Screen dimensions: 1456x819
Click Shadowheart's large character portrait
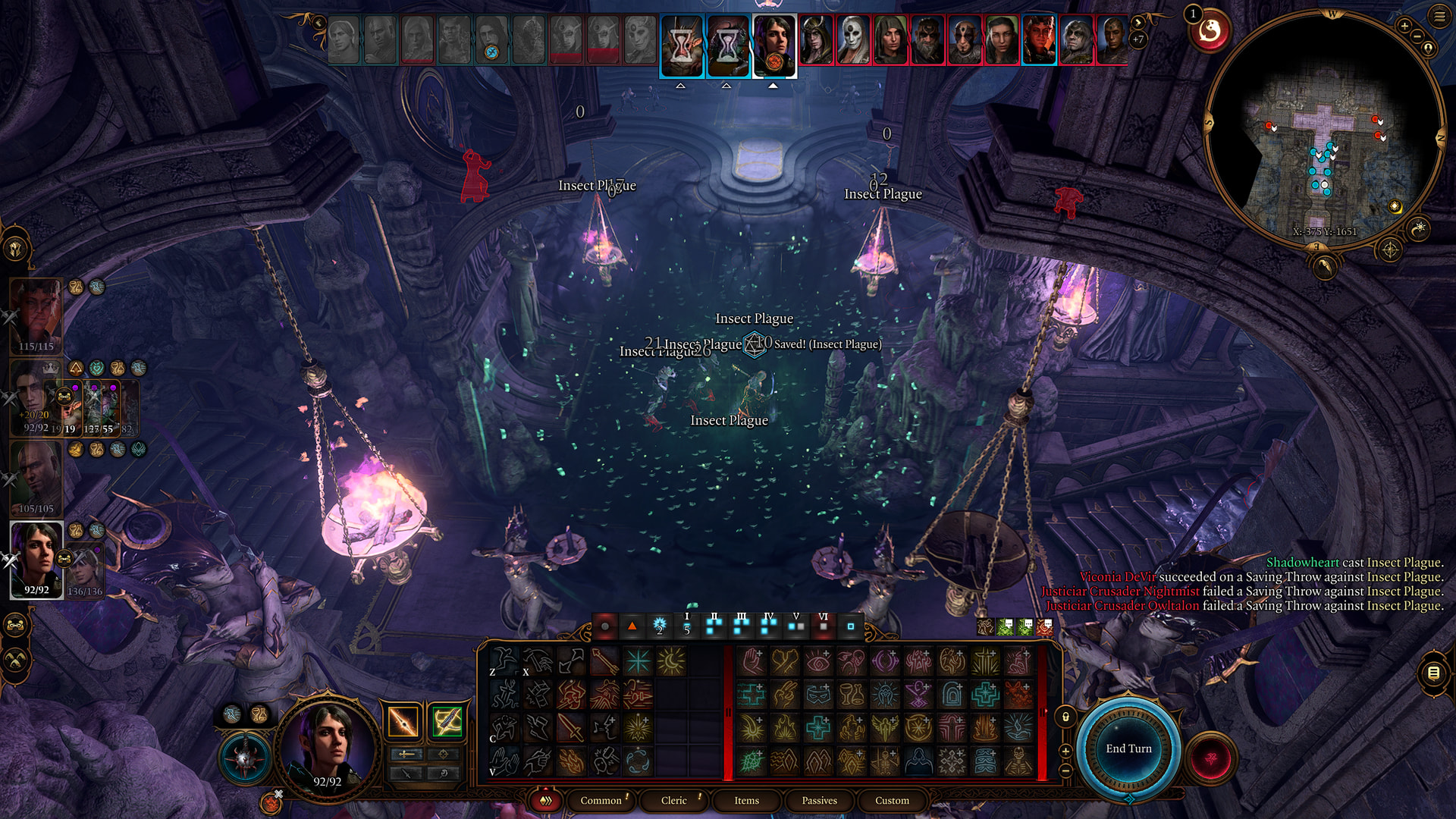pos(328,745)
